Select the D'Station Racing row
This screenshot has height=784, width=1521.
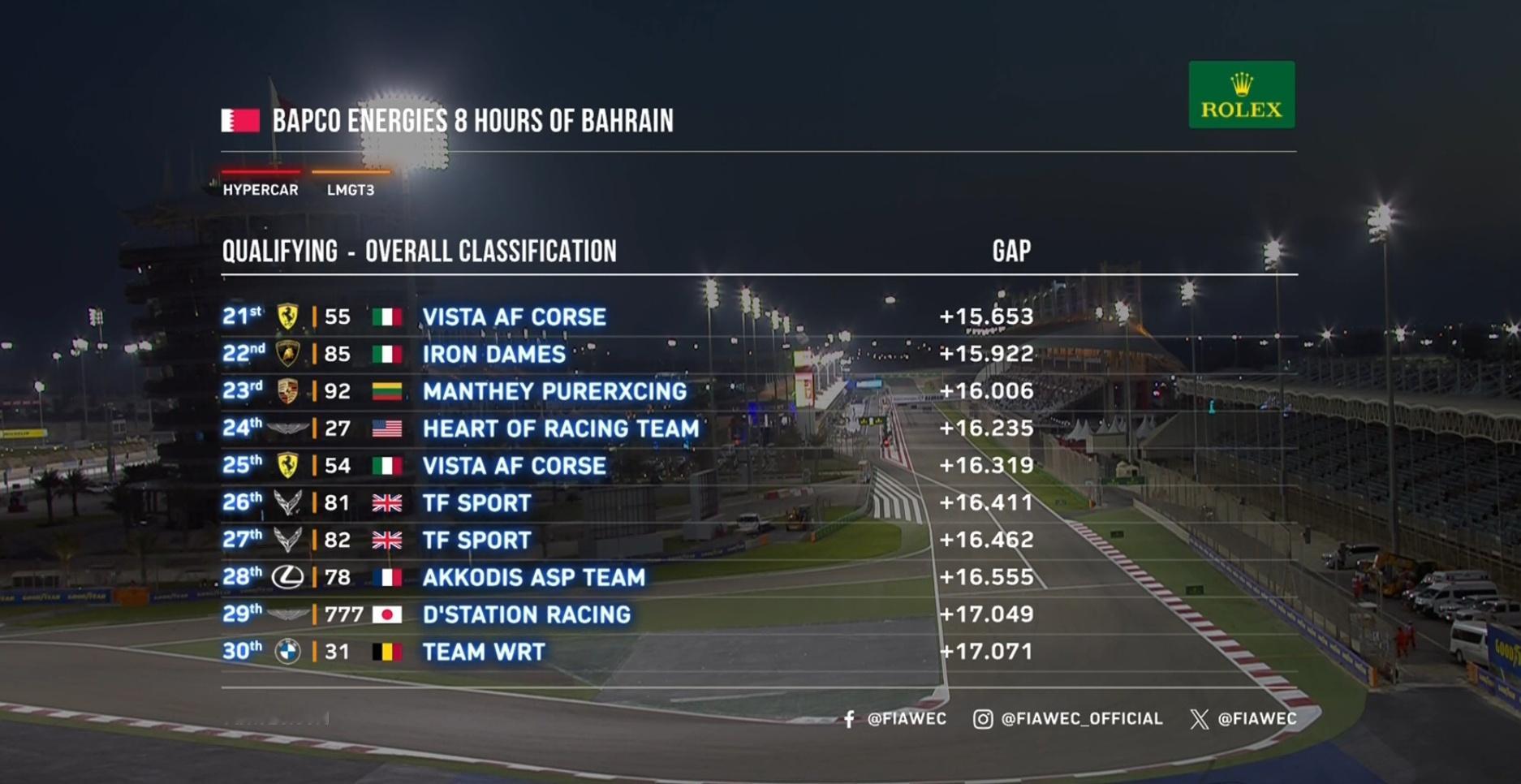coord(526,615)
